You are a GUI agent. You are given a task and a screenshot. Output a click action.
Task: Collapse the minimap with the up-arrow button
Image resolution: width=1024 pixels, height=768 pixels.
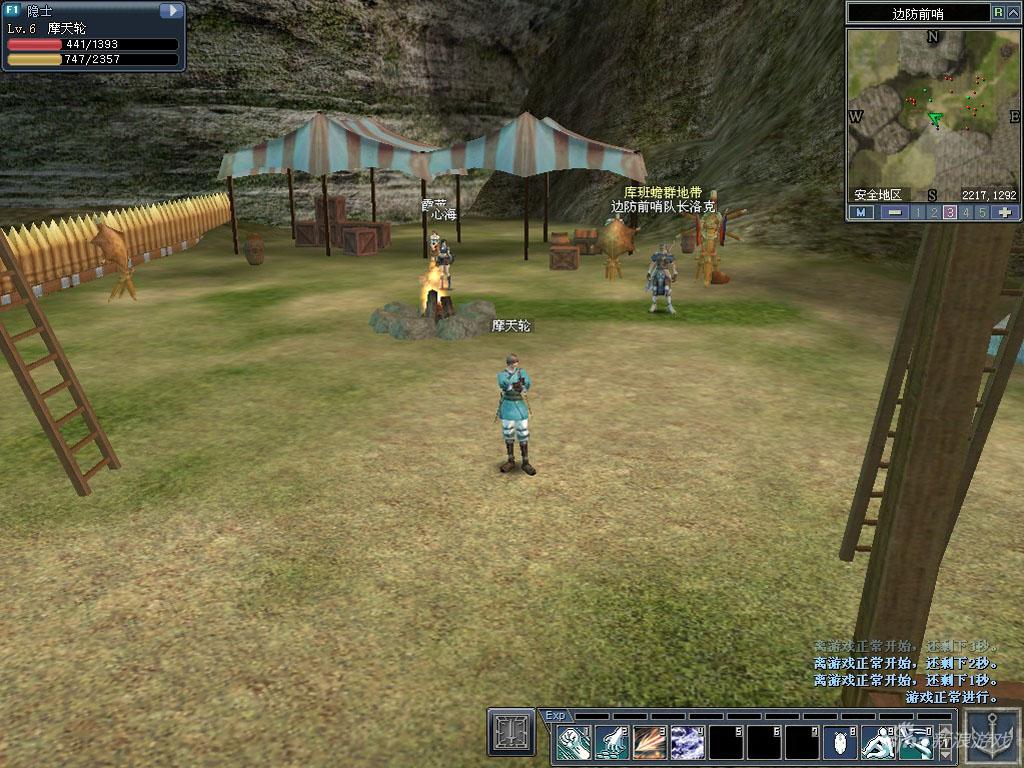(1012, 12)
